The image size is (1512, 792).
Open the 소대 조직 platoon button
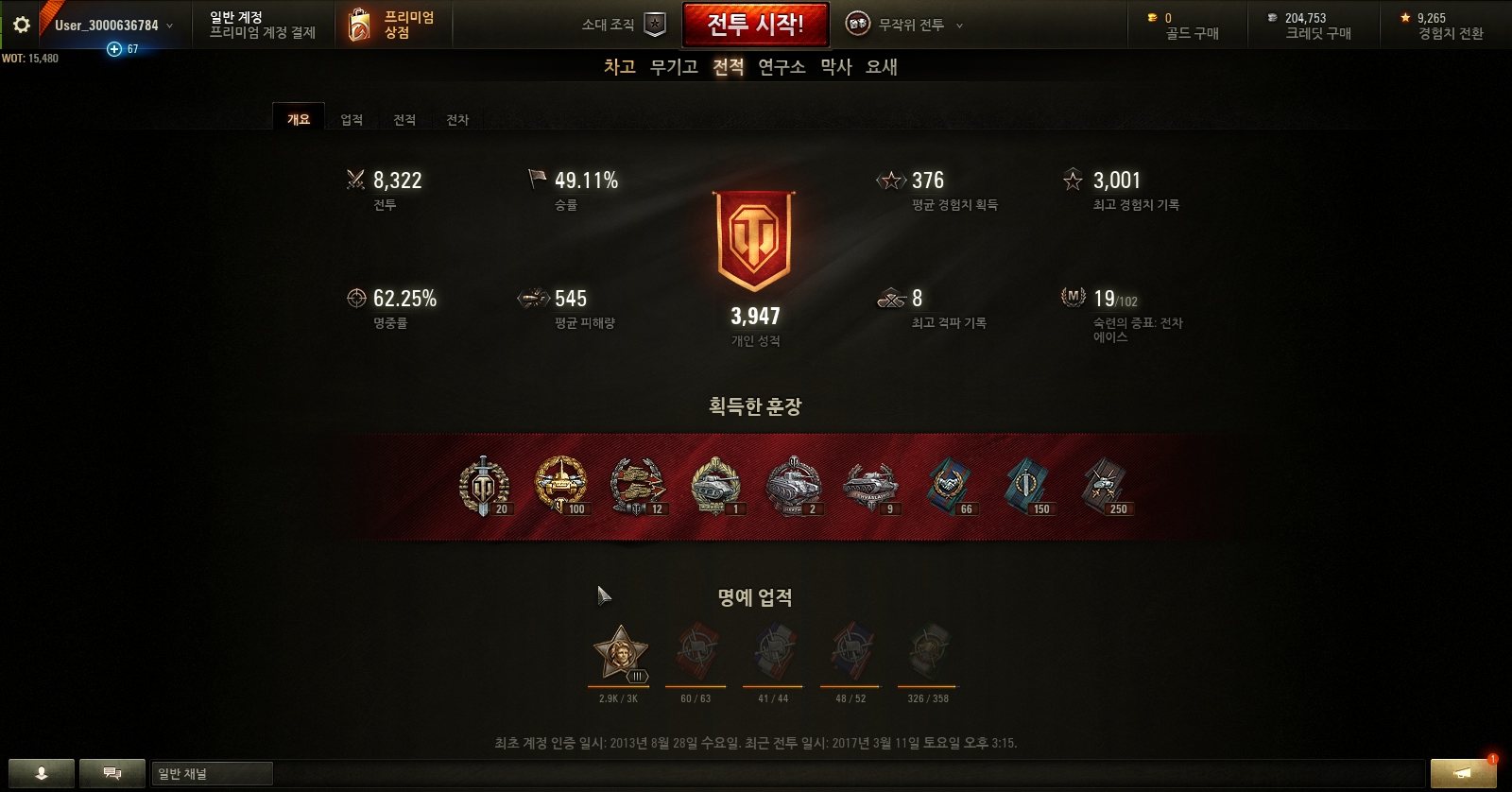(x=624, y=25)
